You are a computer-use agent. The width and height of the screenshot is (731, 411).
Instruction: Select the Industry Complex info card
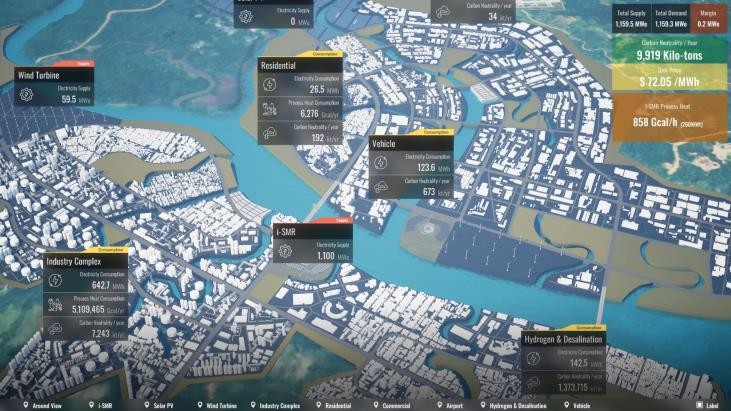[x=85, y=295]
